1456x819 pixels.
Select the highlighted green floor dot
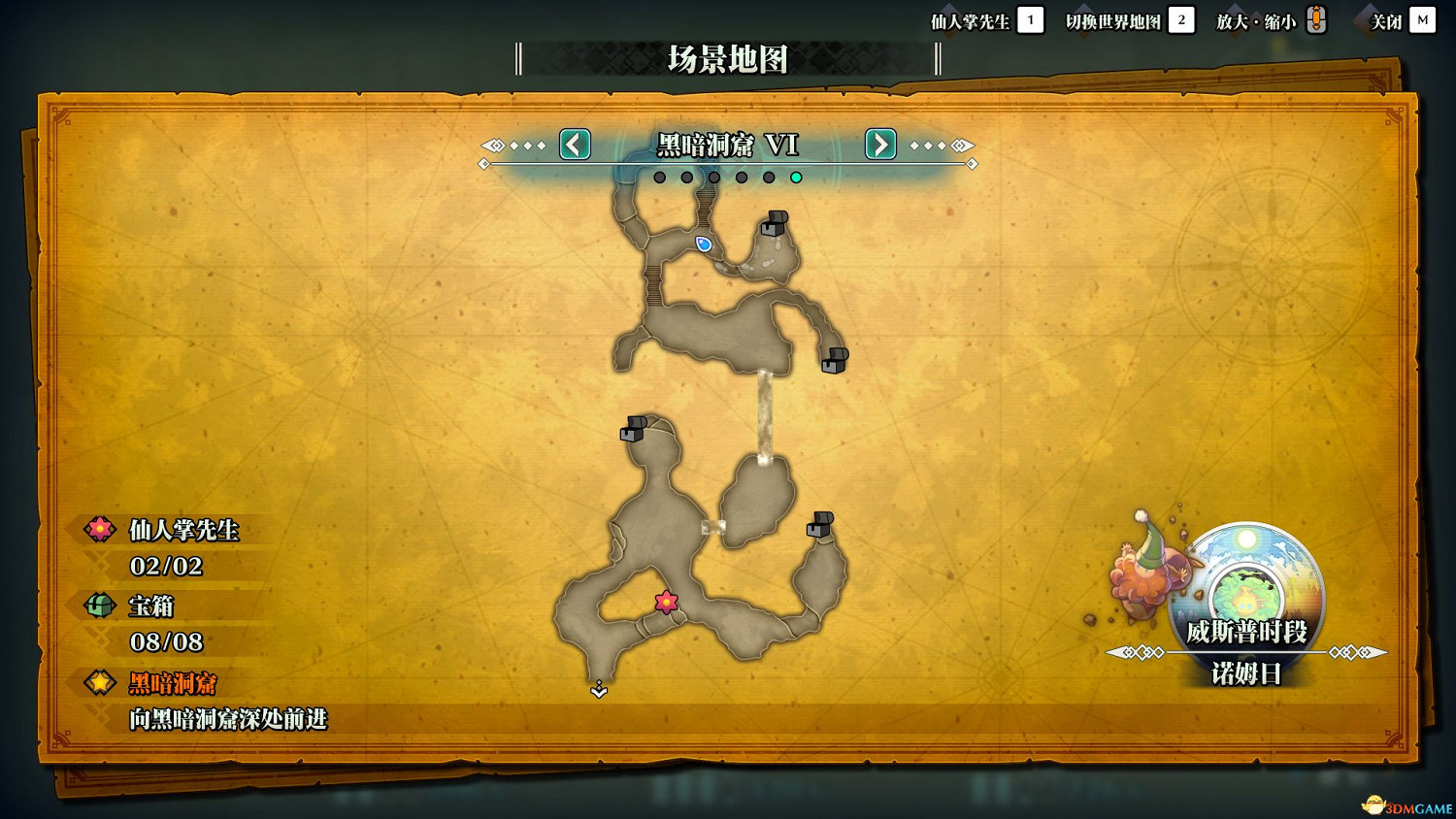tap(796, 177)
